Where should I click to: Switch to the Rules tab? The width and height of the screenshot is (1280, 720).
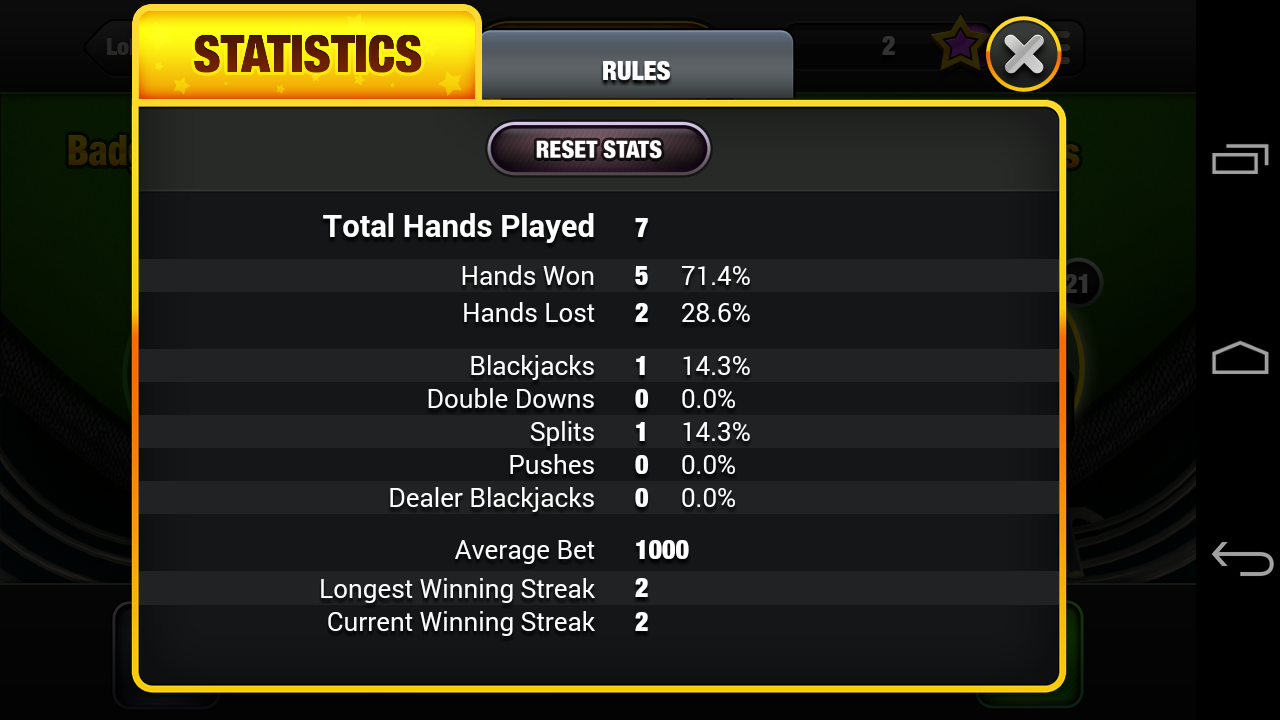click(636, 69)
